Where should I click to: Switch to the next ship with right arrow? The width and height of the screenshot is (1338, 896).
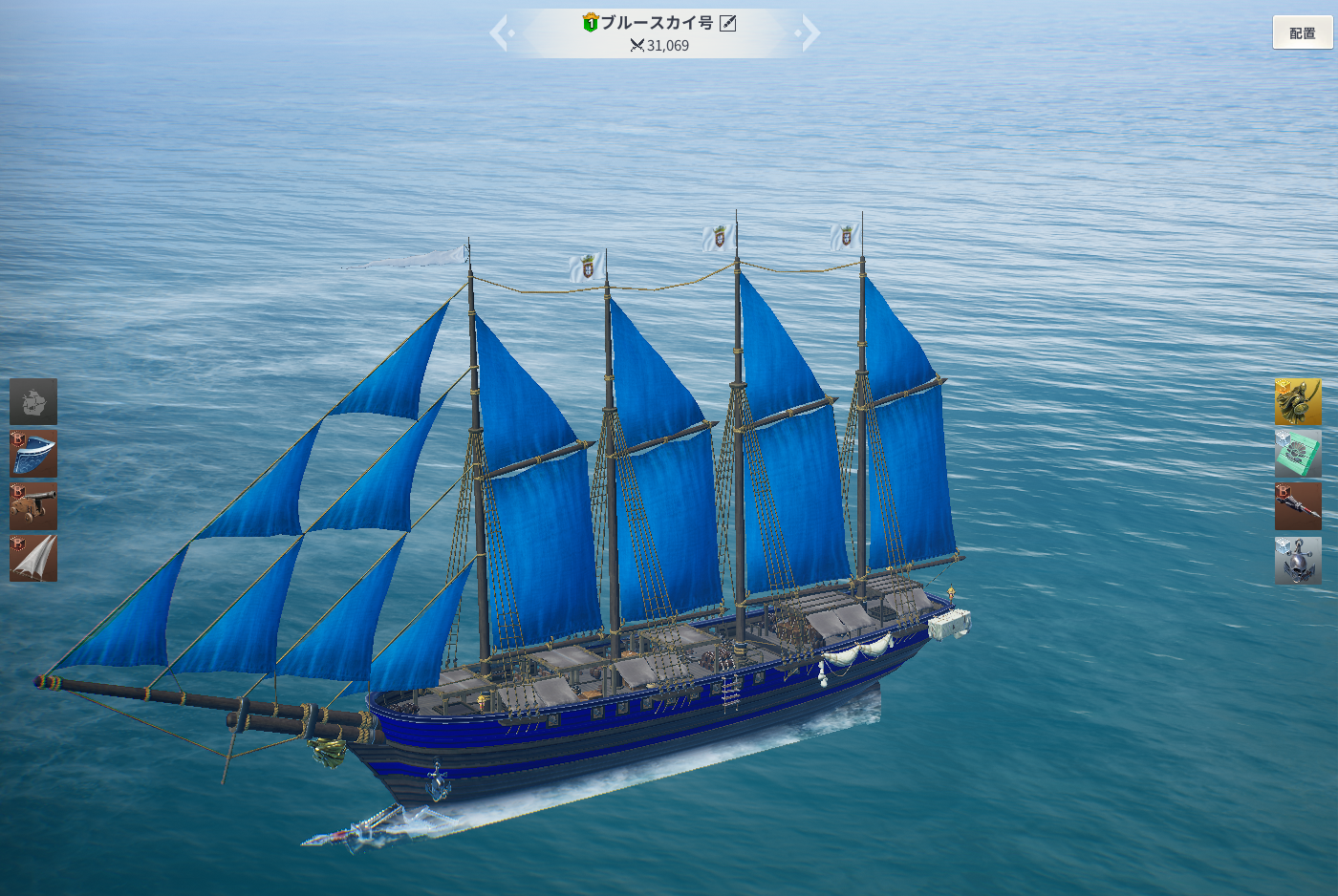click(809, 33)
